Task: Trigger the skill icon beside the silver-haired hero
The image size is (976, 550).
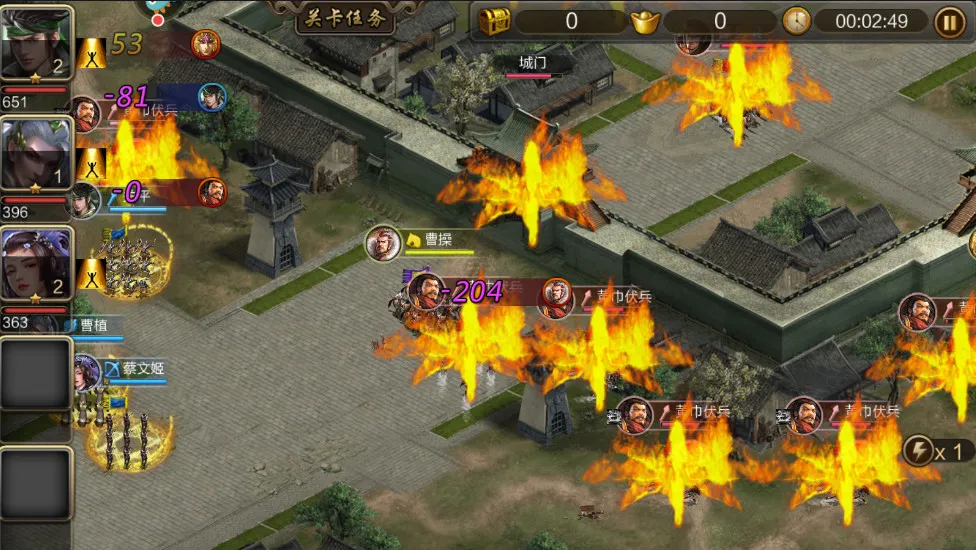Action: (92, 163)
